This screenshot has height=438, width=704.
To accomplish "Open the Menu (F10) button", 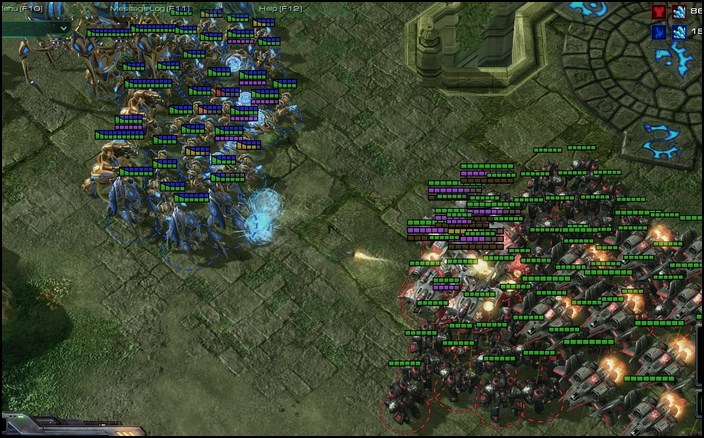I will (x=22, y=8).
